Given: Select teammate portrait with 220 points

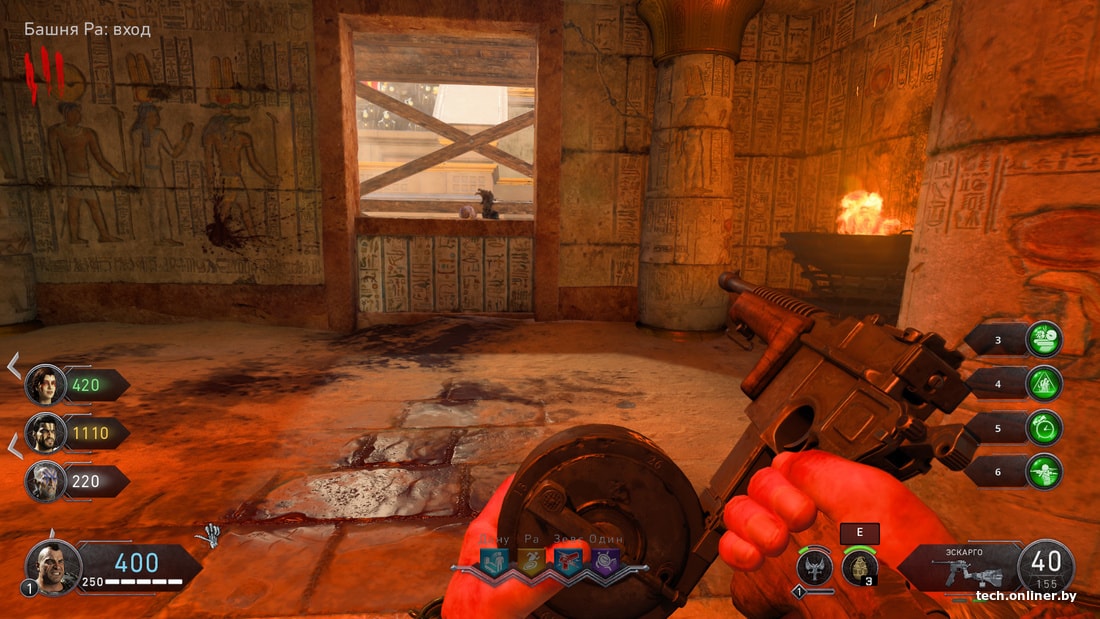Looking at the screenshot, I should click(46, 481).
